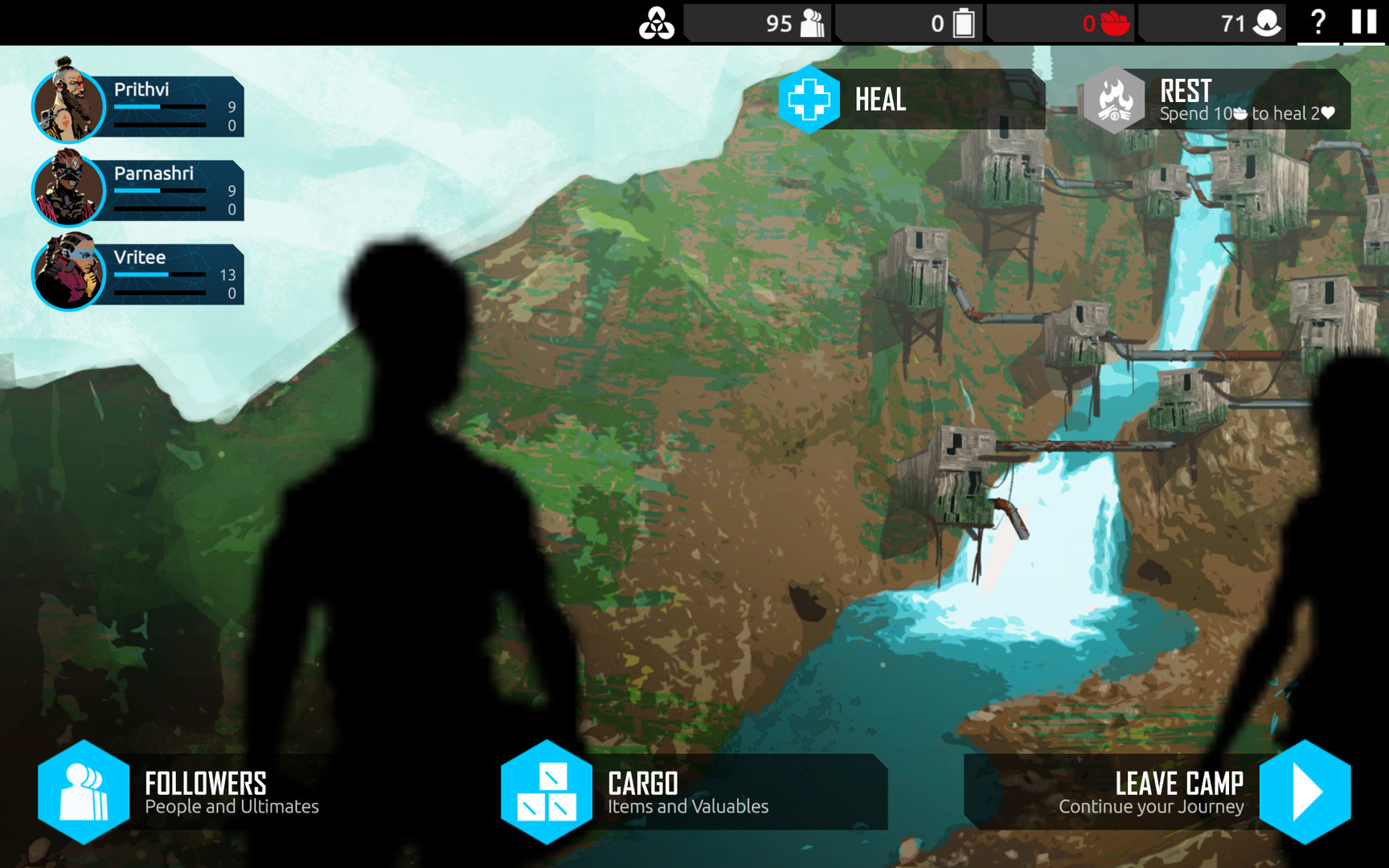Click the Rest campfire icon
The height and width of the screenshot is (868, 1389).
[x=1116, y=100]
